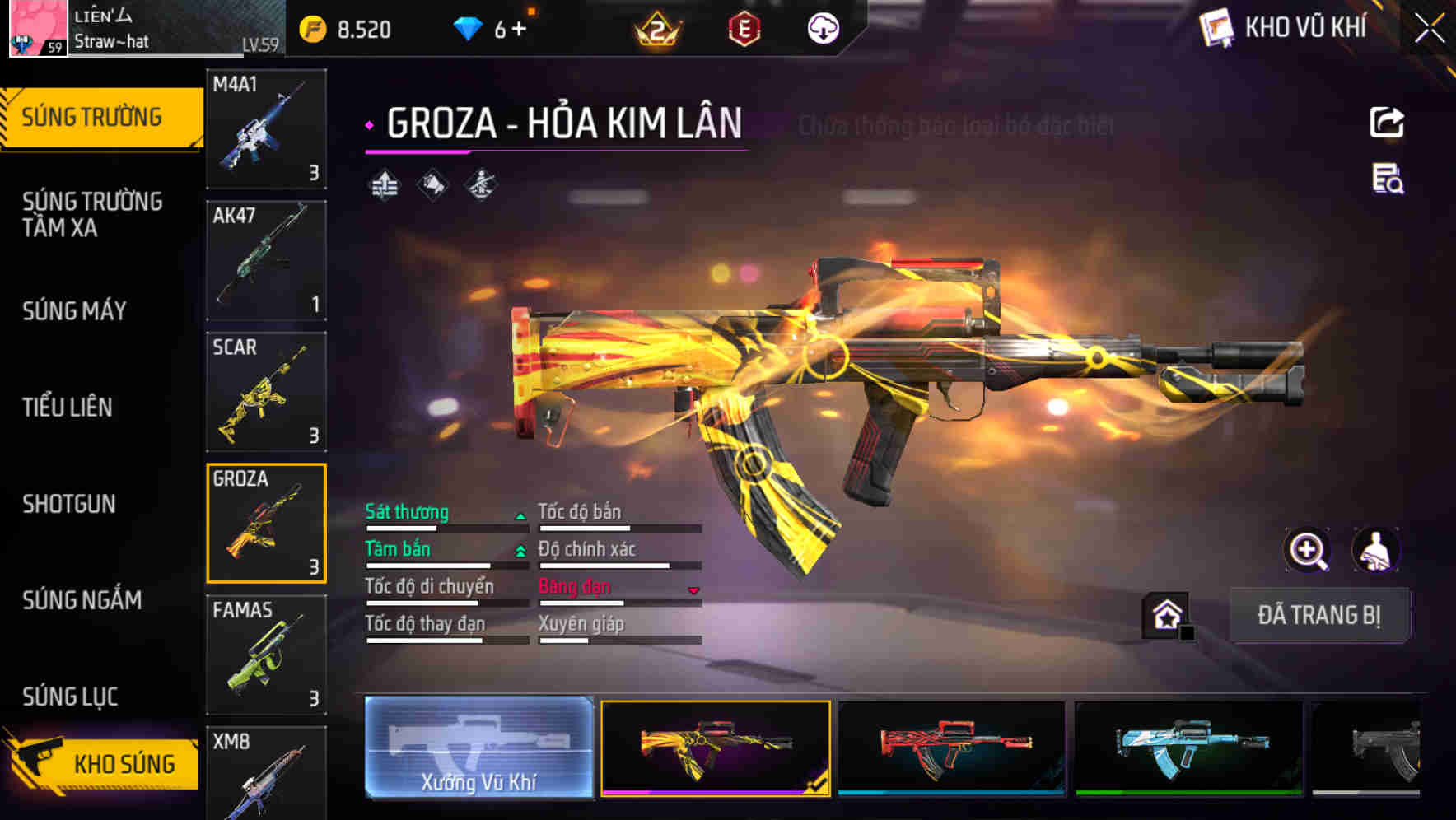Close the weapon armory screen
This screenshot has height=820, width=1456.
(x=1429, y=29)
